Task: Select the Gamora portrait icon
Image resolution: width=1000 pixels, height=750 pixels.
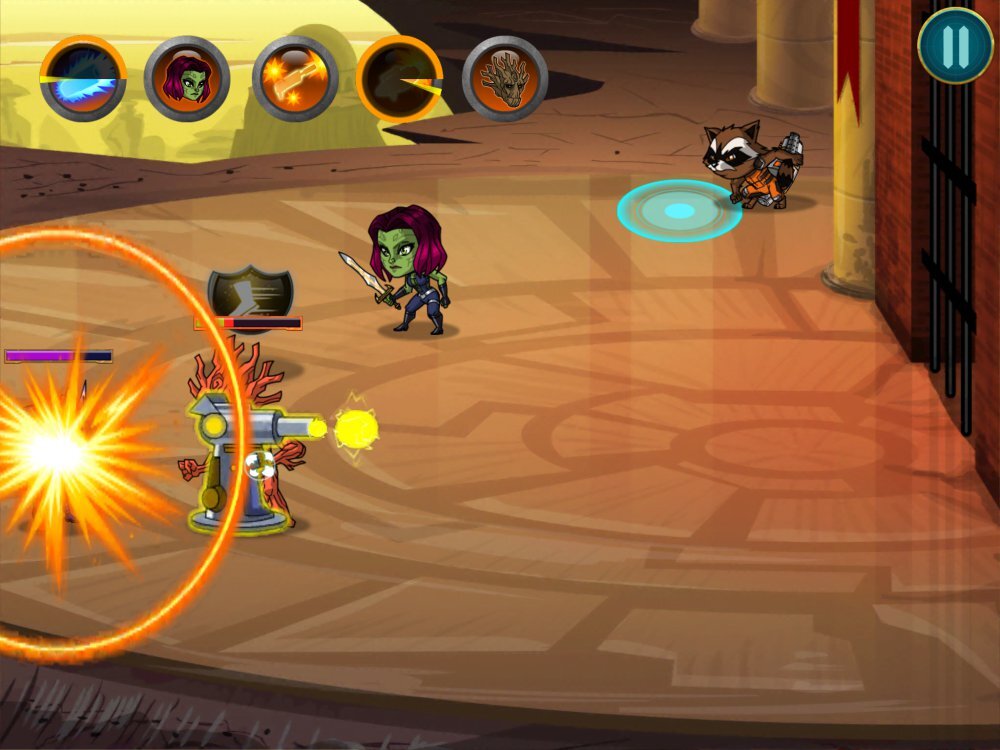Action: click(x=187, y=79)
